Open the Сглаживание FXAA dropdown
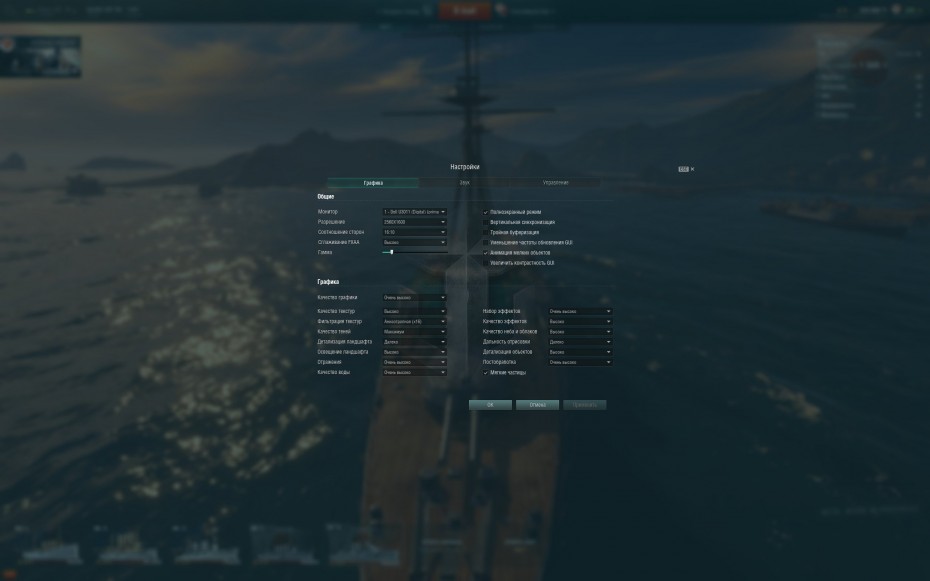This screenshot has width=930, height=581. [414, 242]
